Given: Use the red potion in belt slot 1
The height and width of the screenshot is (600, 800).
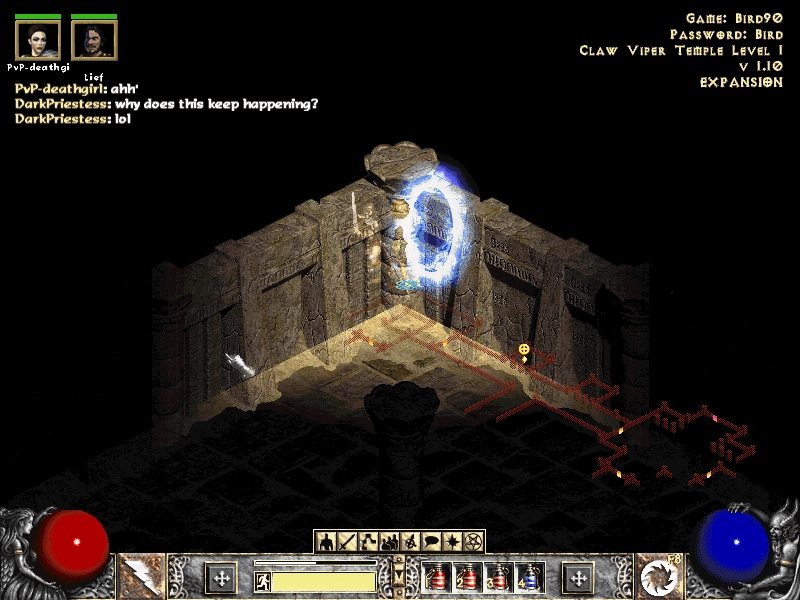Looking at the screenshot, I should 436,578.
